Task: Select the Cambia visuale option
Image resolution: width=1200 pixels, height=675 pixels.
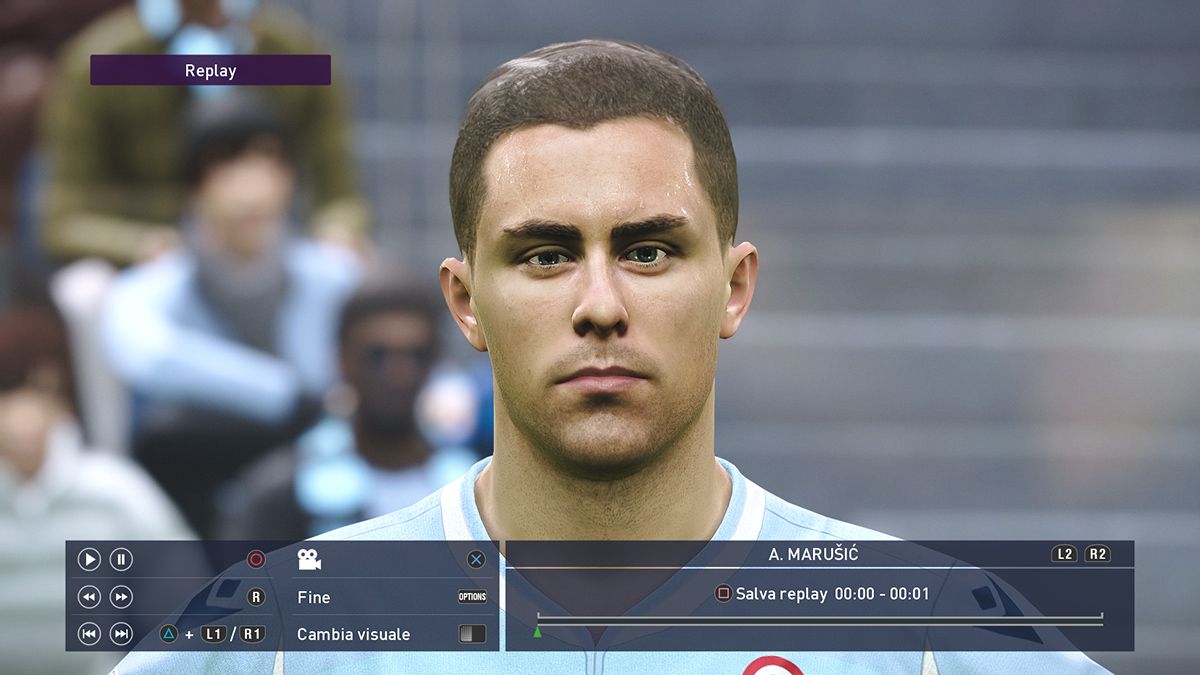Action: (353, 634)
